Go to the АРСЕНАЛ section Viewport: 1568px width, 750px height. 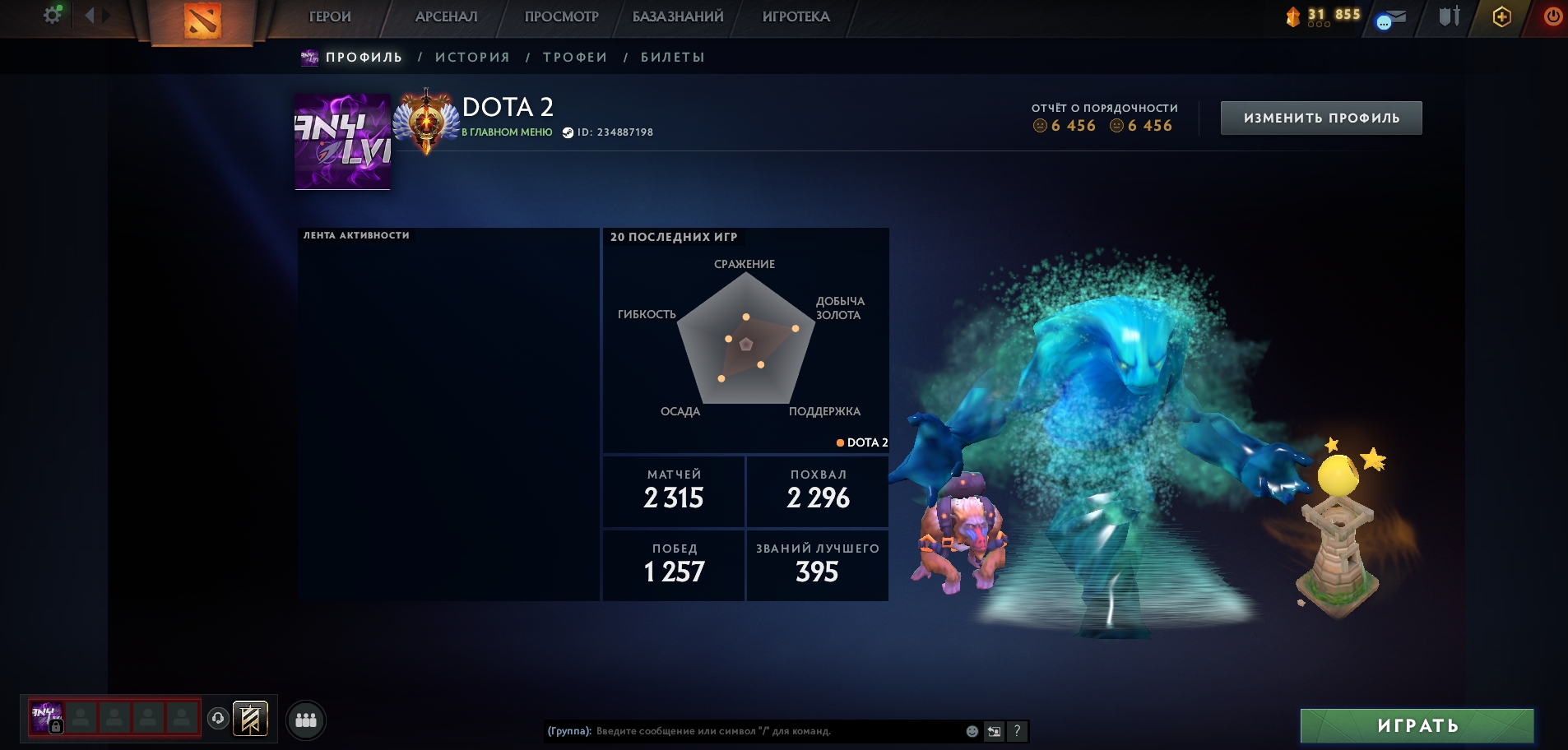446,16
